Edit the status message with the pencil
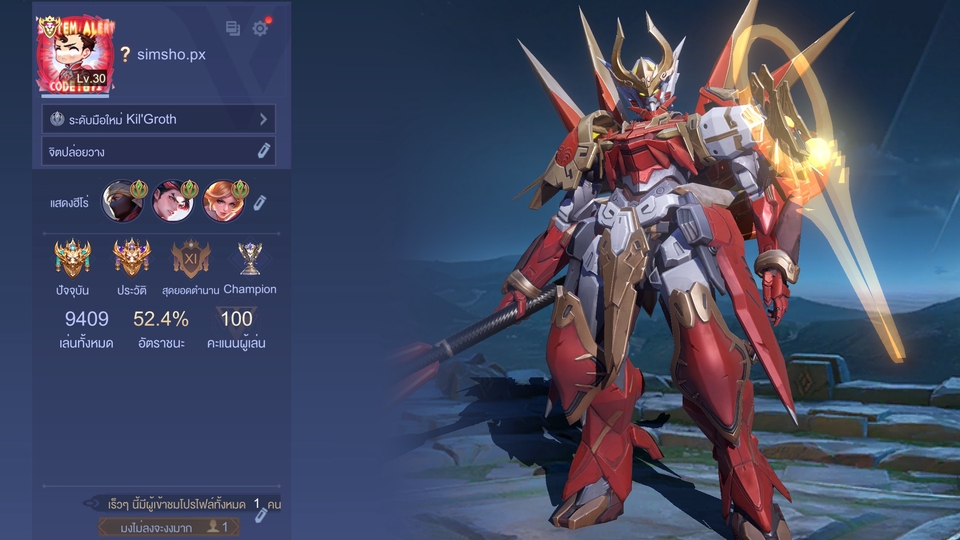This screenshot has width=960, height=540. click(x=264, y=151)
